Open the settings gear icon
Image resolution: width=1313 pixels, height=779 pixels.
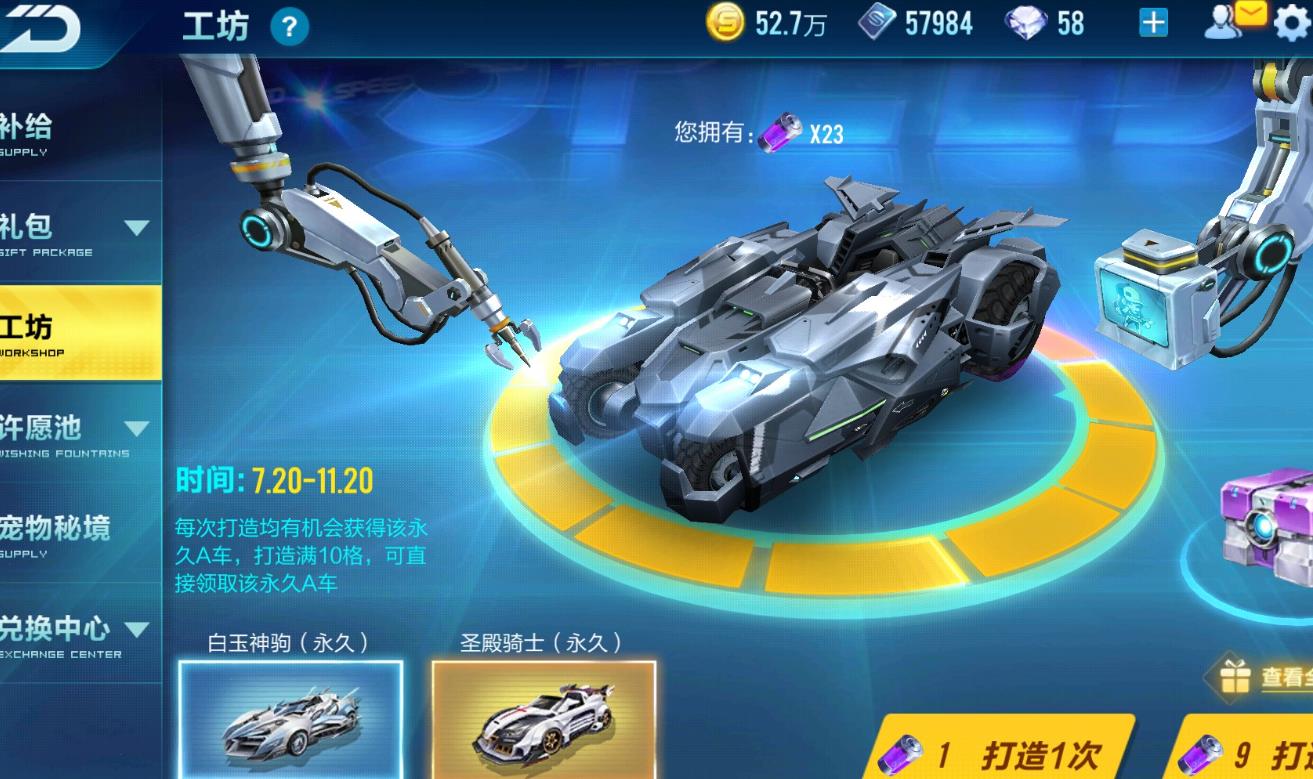(1293, 24)
